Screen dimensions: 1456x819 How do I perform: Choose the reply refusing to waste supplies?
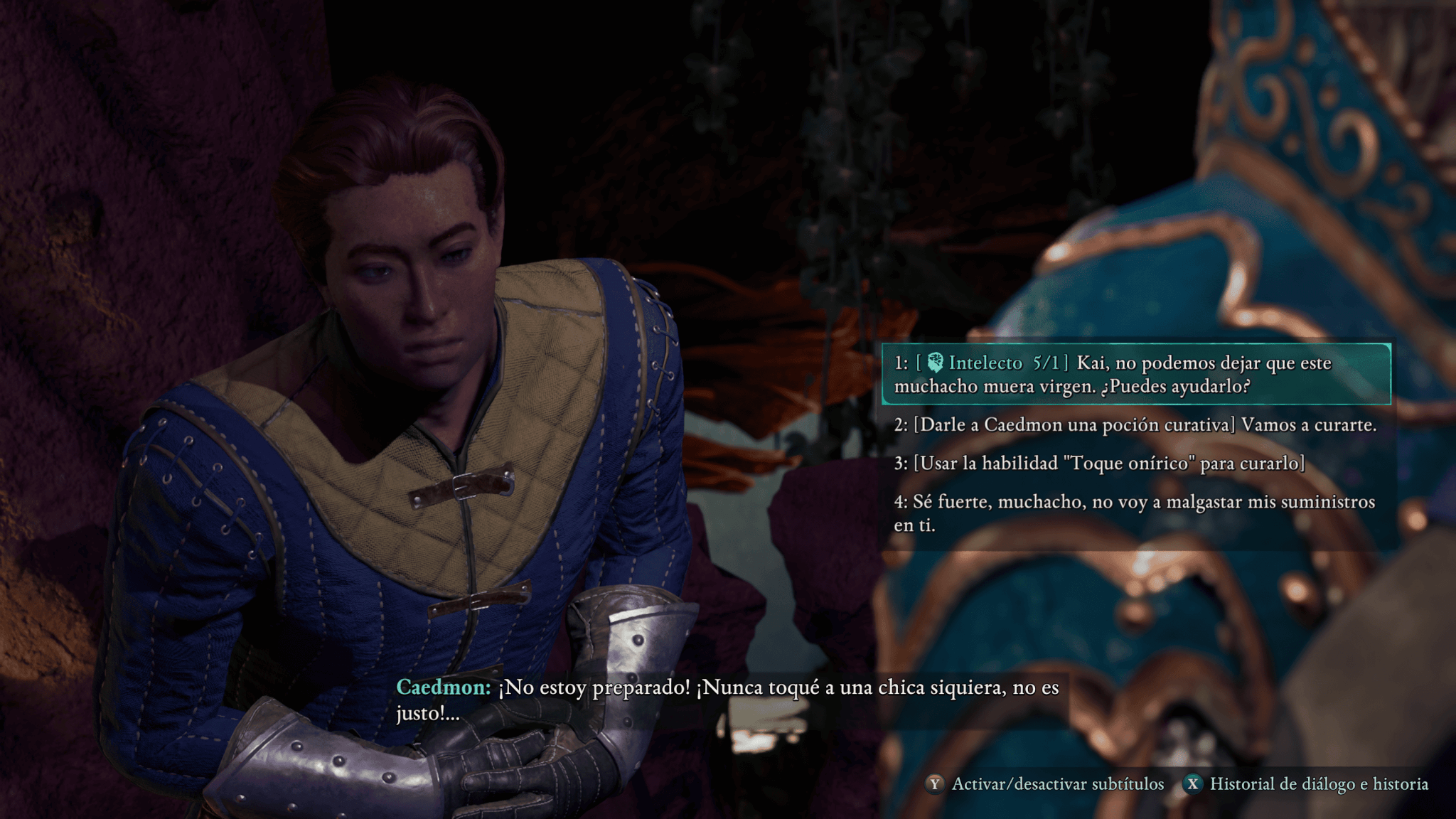[1135, 513]
